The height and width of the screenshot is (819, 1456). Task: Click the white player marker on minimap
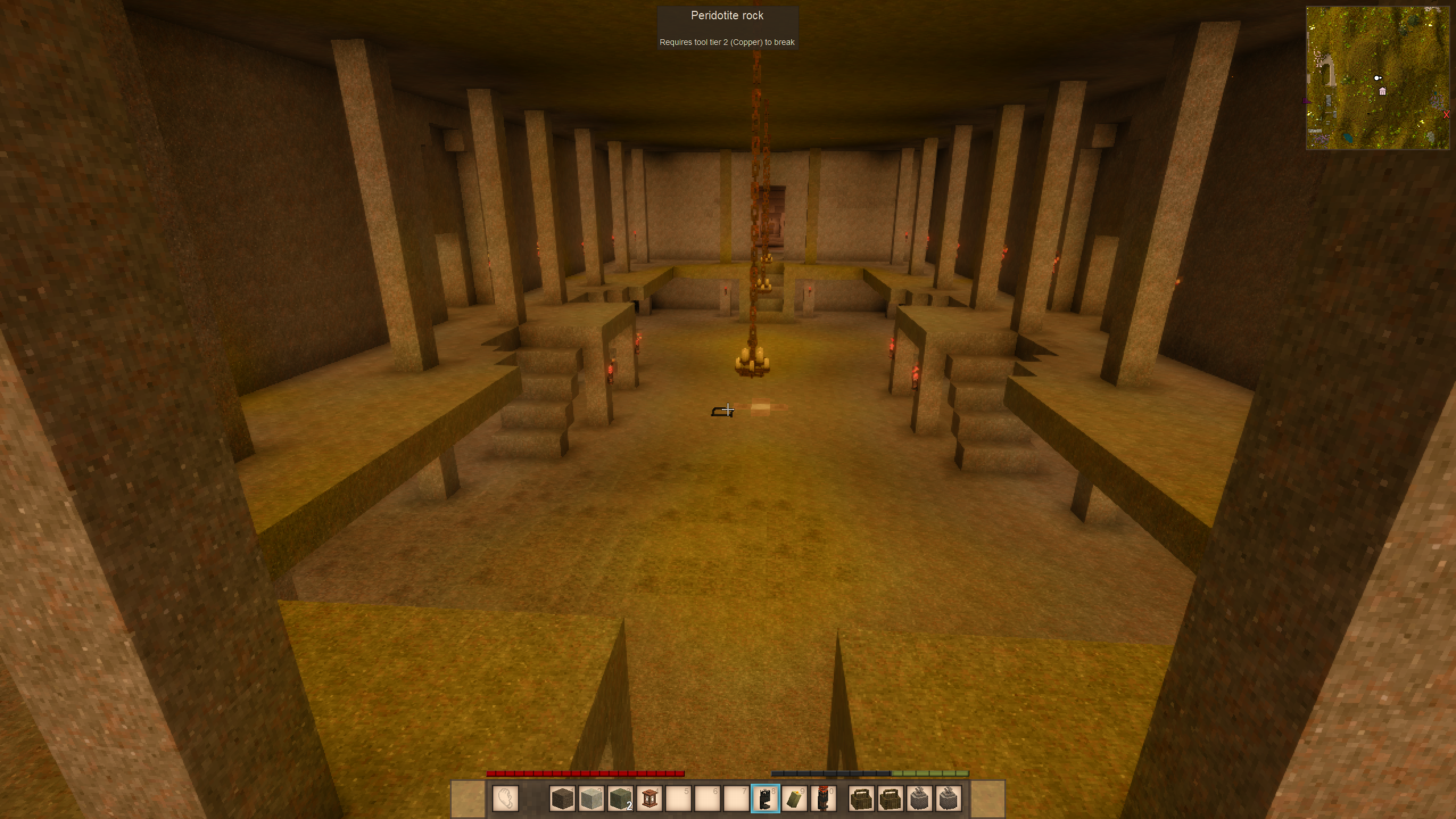[x=1377, y=78]
